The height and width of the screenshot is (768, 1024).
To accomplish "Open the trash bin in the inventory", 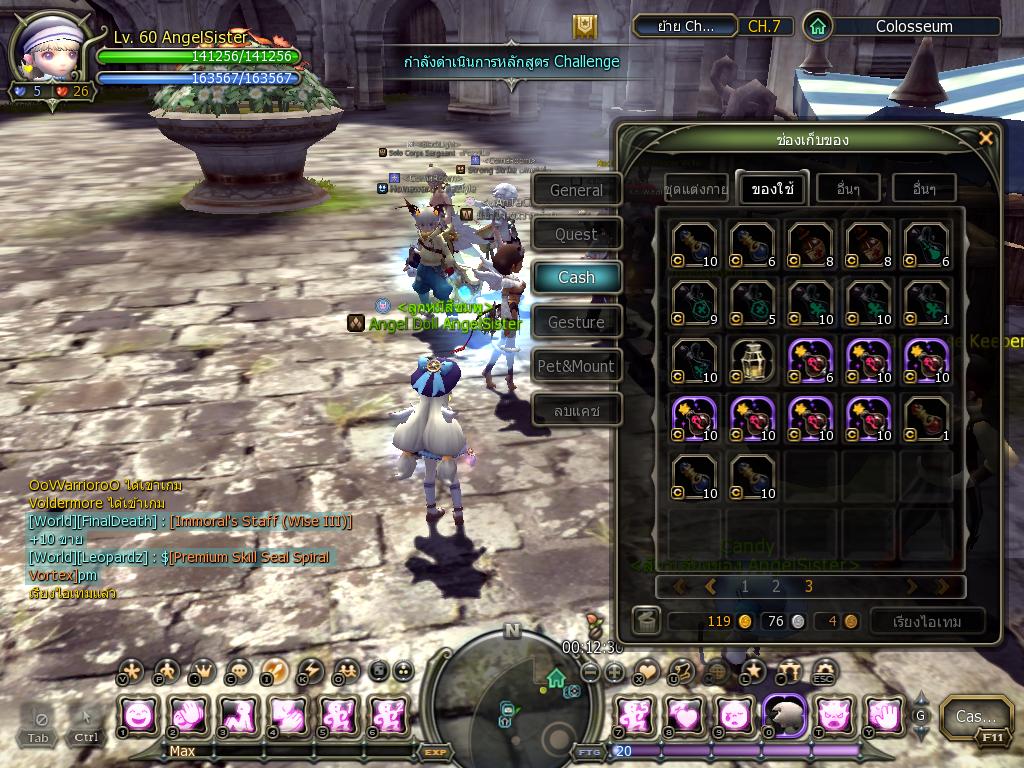I will [x=646, y=621].
